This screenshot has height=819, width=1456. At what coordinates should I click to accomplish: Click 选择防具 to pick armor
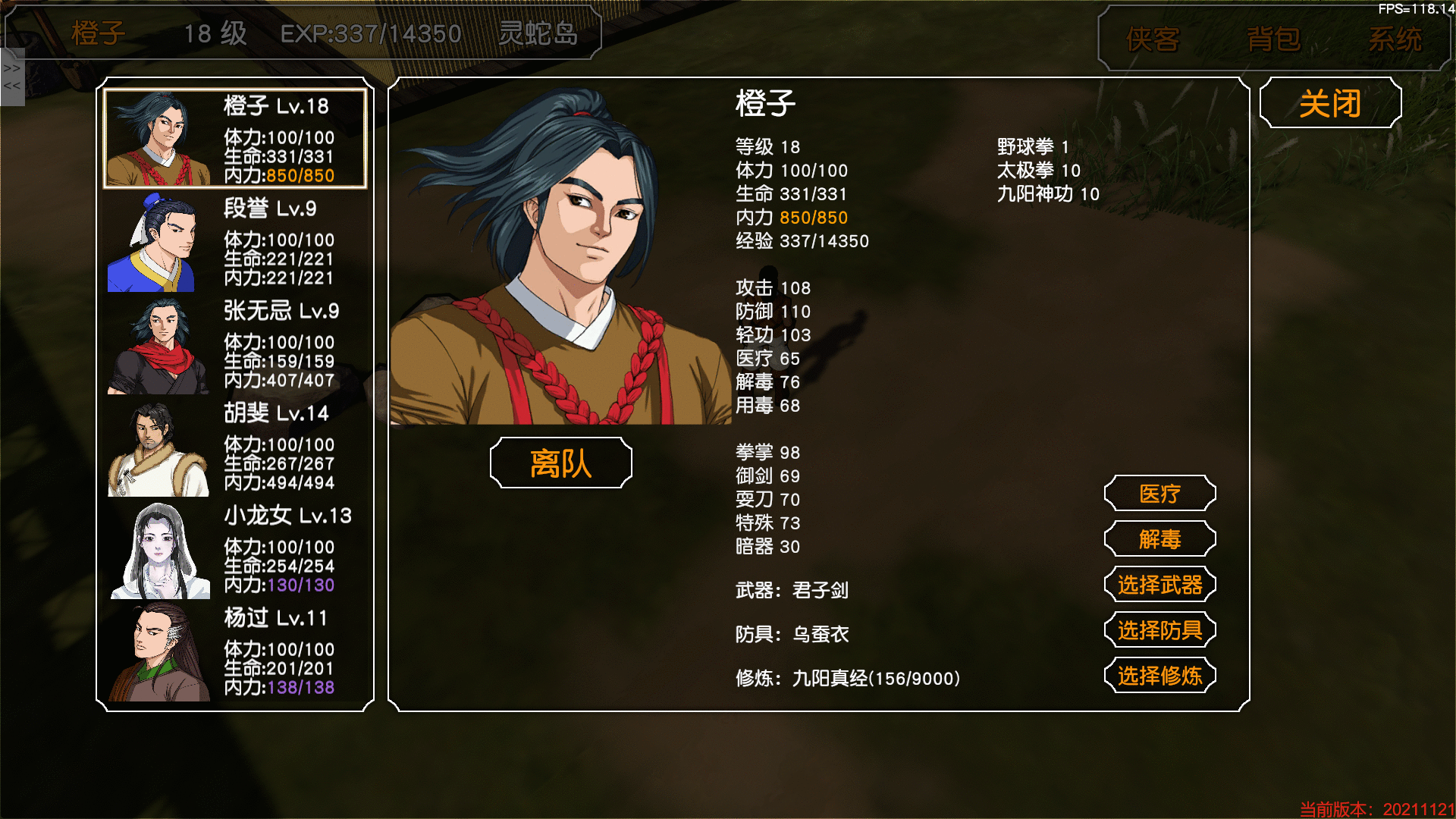(1160, 630)
